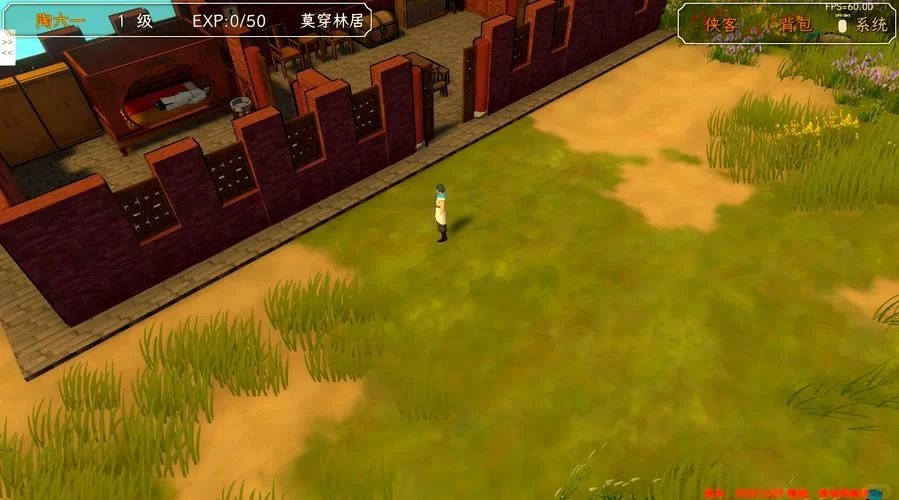Open the 背包 backpack inventory
The height and width of the screenshot is (500, 899).
pos(795,25)
